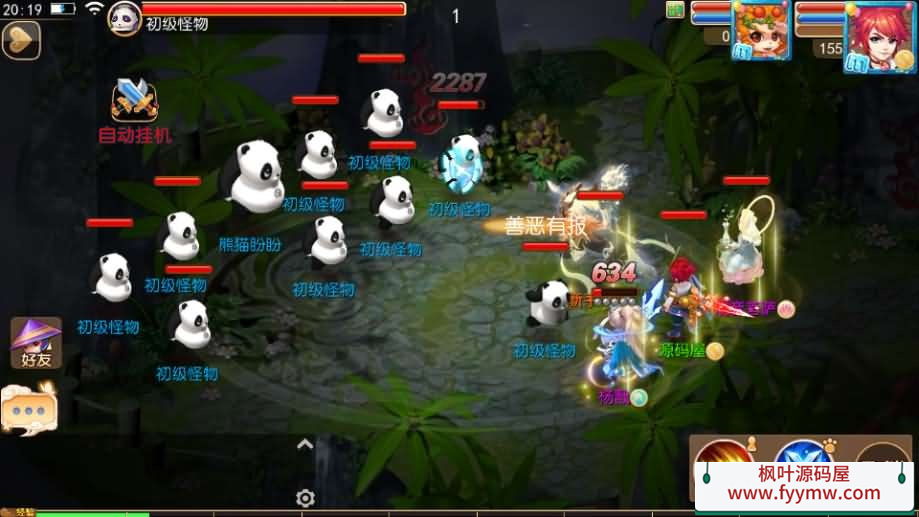This screenshot has height=517, width=919.
Task: Click the small green icon beside the pet bars
Action: click(x=676, y=10)
